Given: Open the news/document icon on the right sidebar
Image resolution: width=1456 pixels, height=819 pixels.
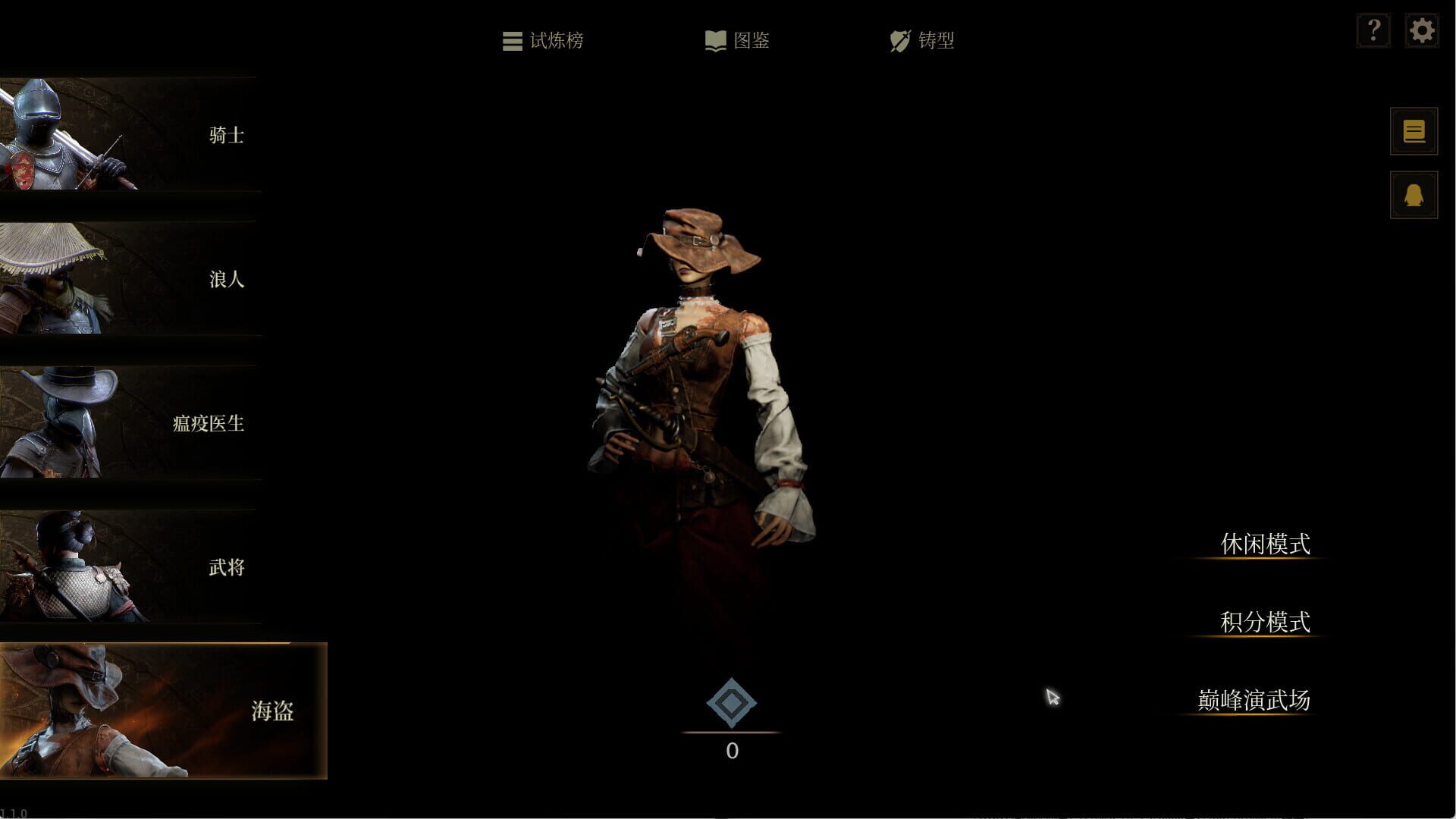Looking at the screenshot, I should [1413, 130].
